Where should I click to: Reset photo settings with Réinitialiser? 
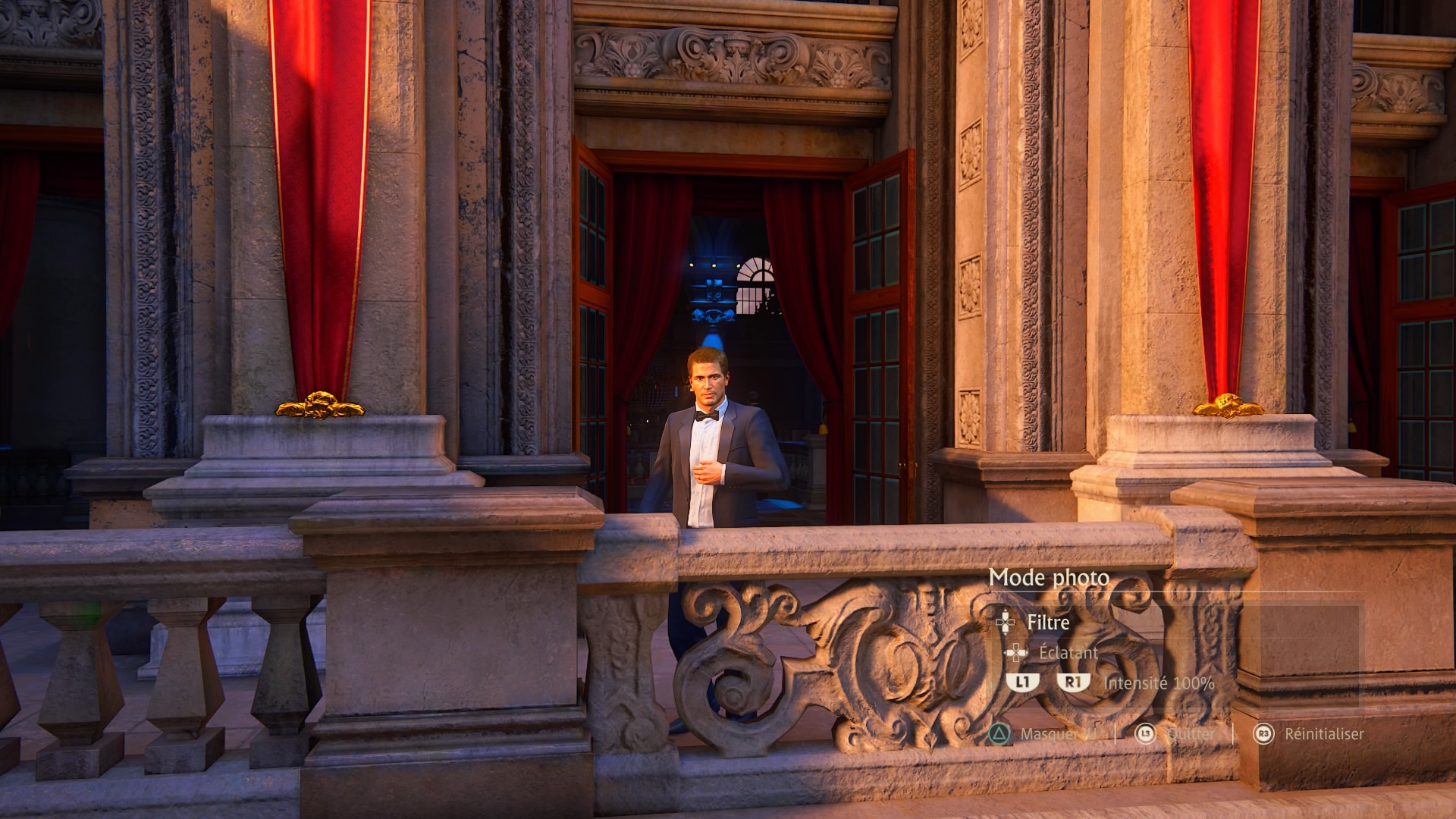pos(1323,733)
